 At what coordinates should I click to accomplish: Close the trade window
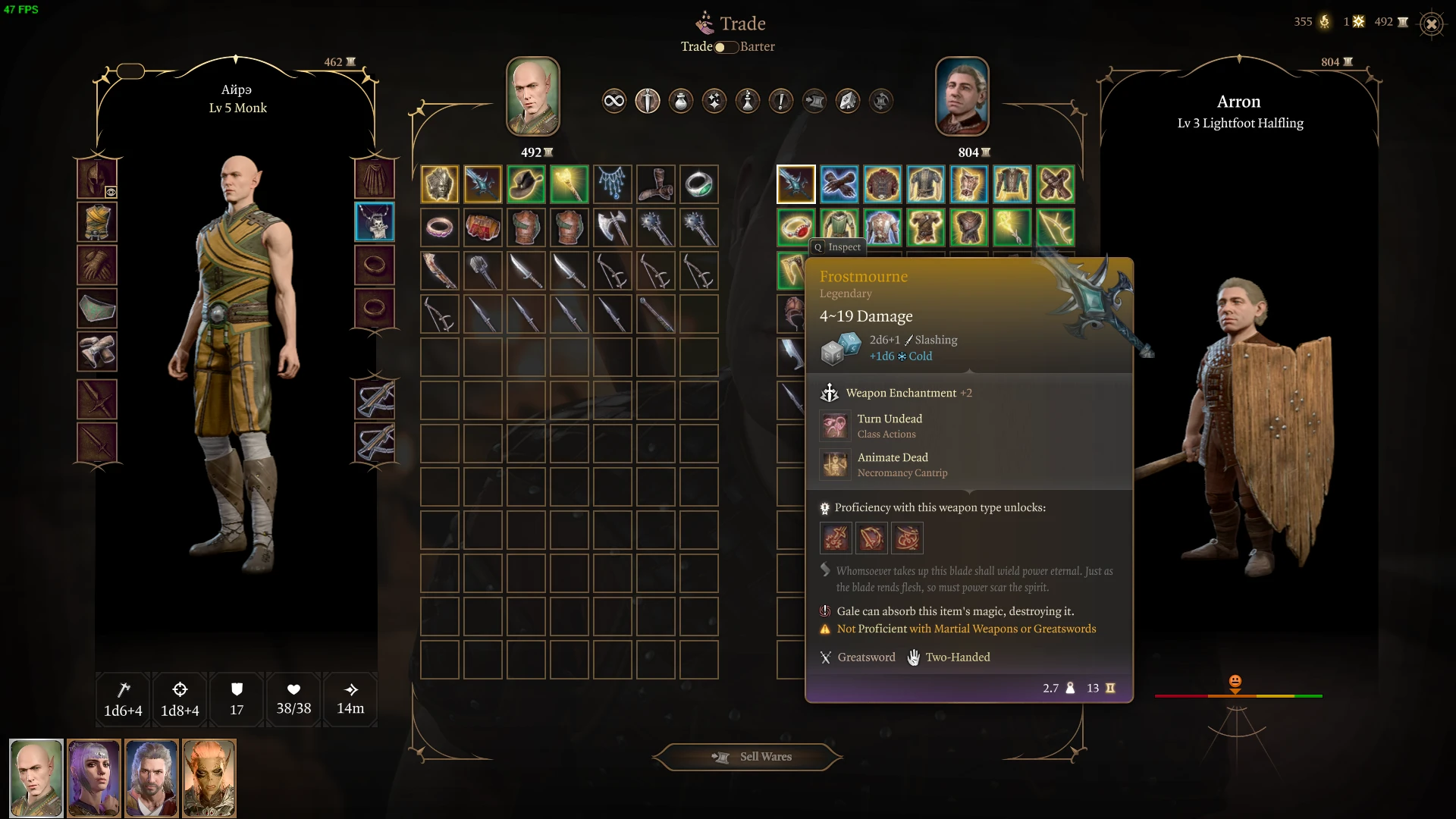(1431, 24)
